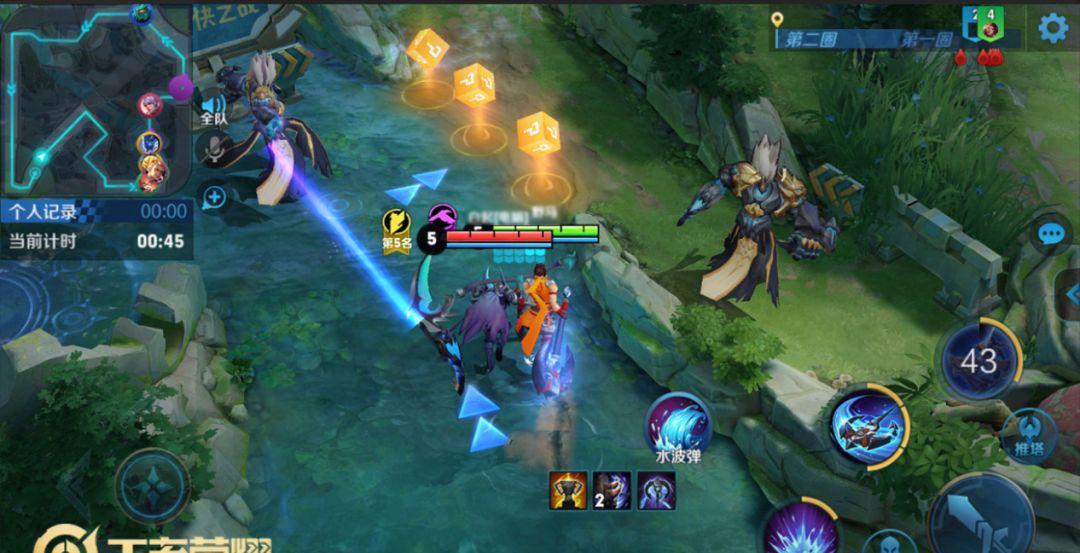Open the settings gear menu
This screenshot has width=1080, height=553.
tap(1053, 28)
